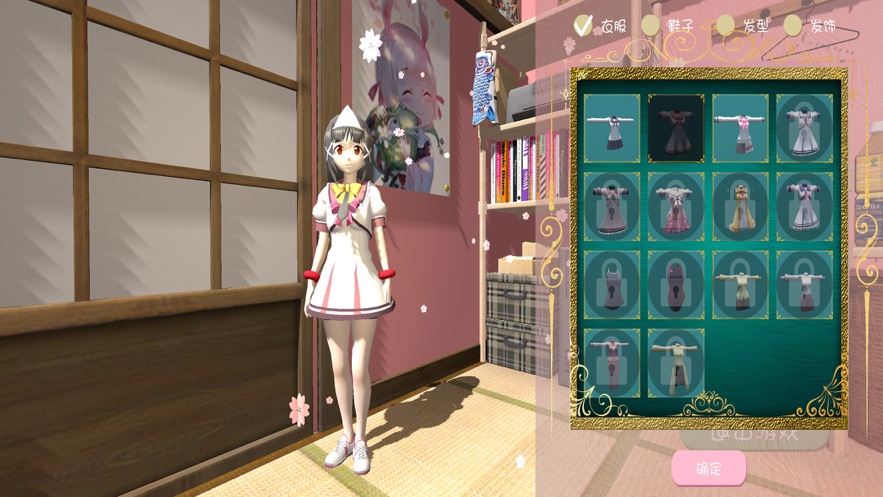Screen dimensions: 883x497
Task: Confirm the outfit with the 确定 button
Action: 708,468
